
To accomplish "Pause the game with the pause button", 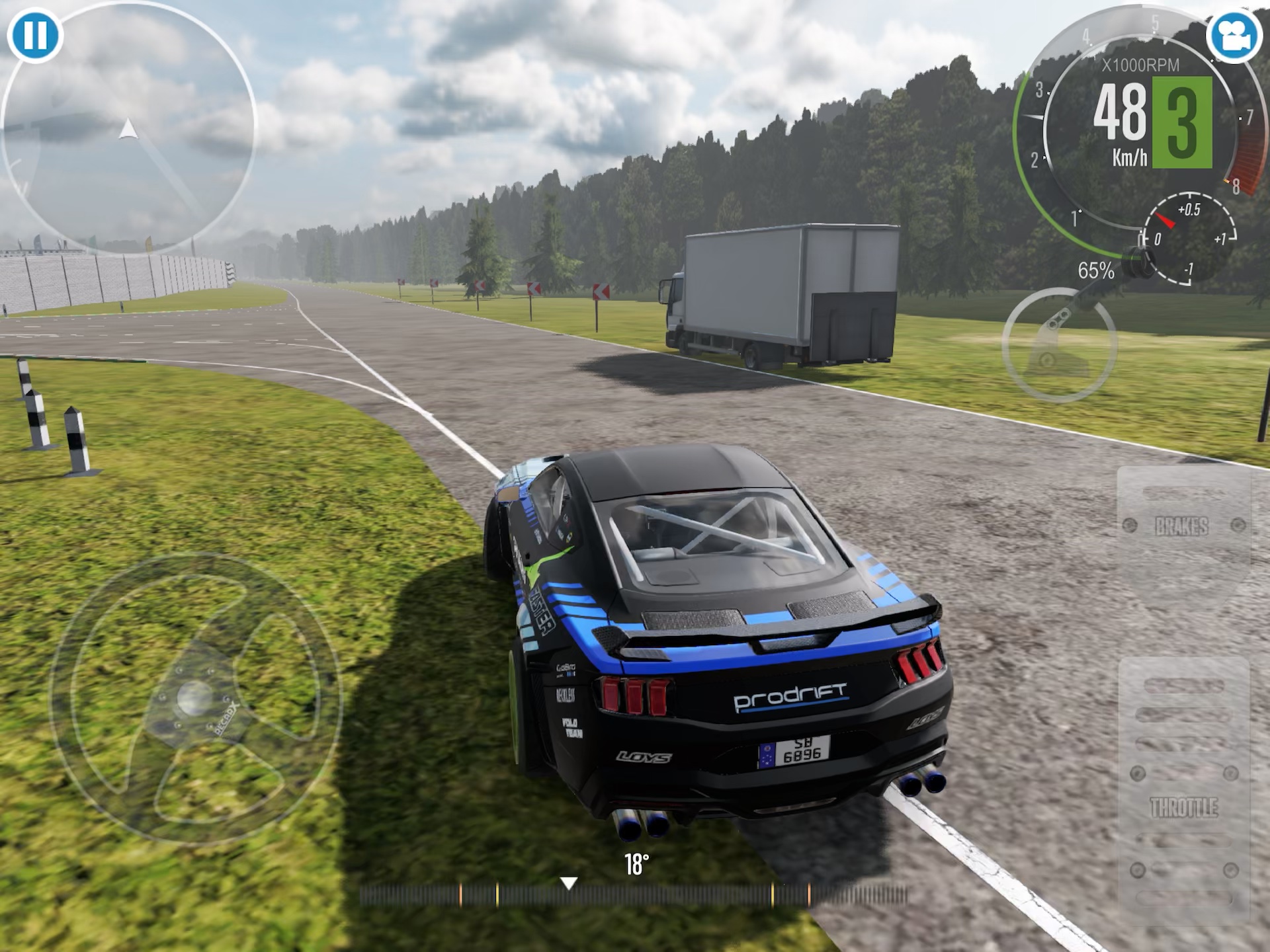I will tap(35, 34).
